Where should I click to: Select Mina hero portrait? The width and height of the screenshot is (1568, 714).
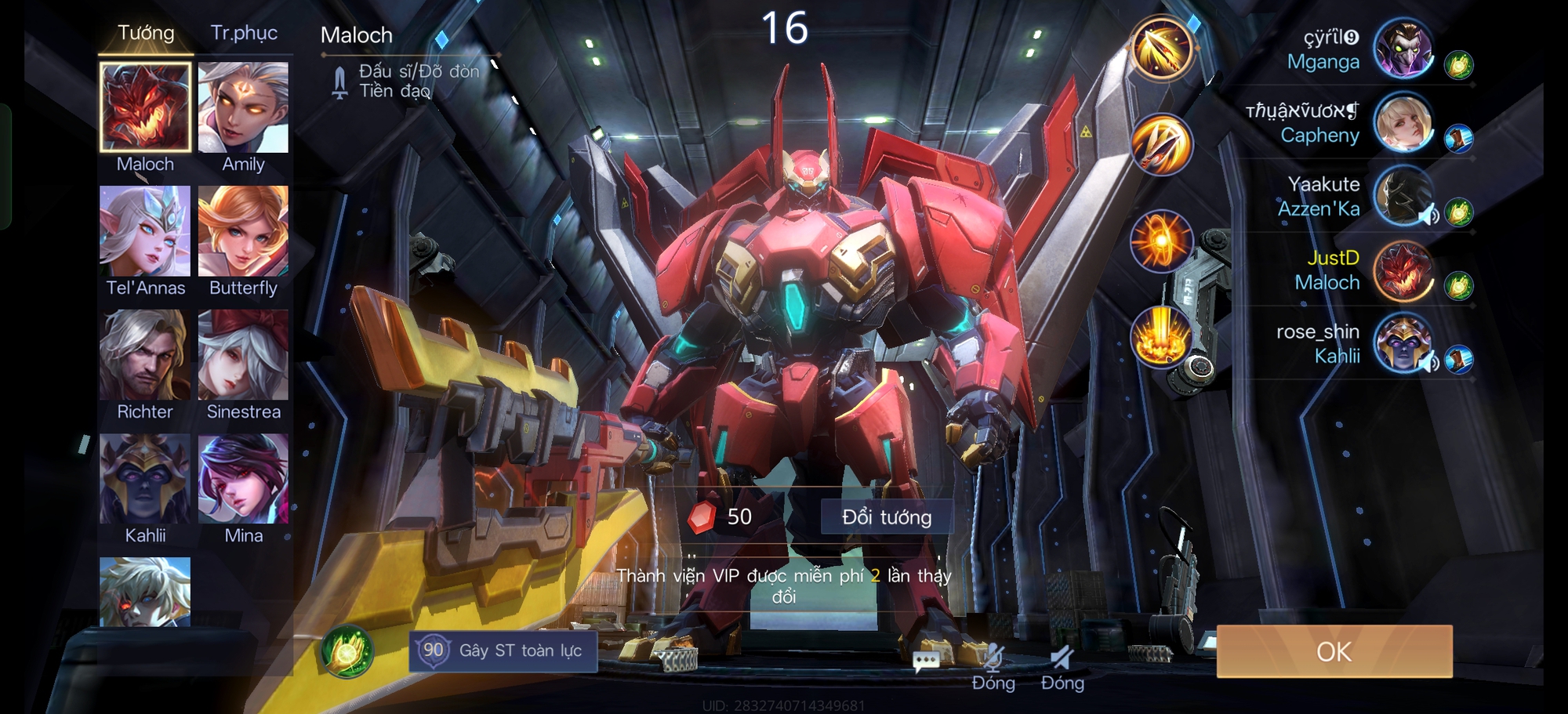click(x=243, y=479)
